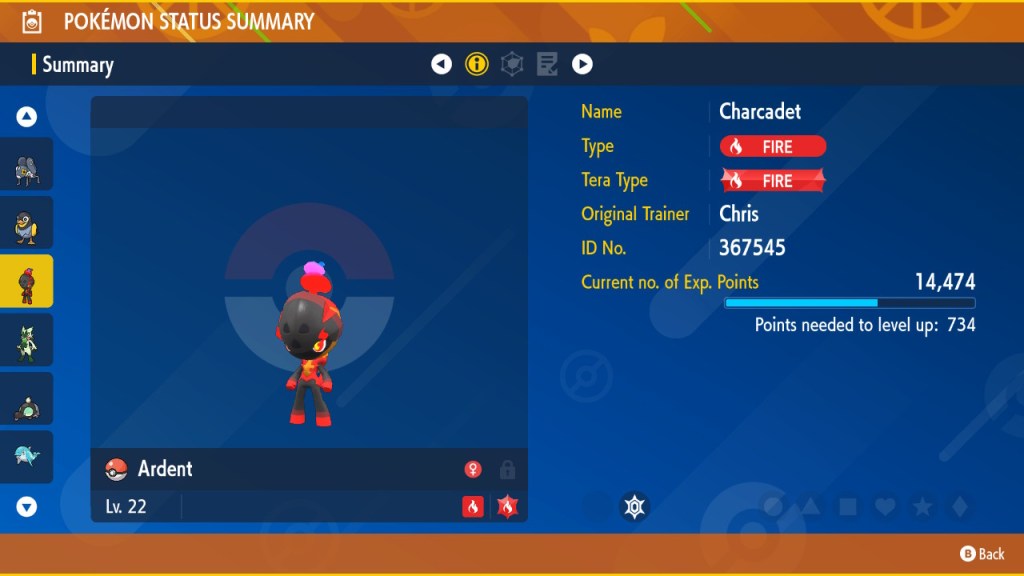Go to the next summary page arrow
The image size is (1024, 576).
tap(582, 65)
